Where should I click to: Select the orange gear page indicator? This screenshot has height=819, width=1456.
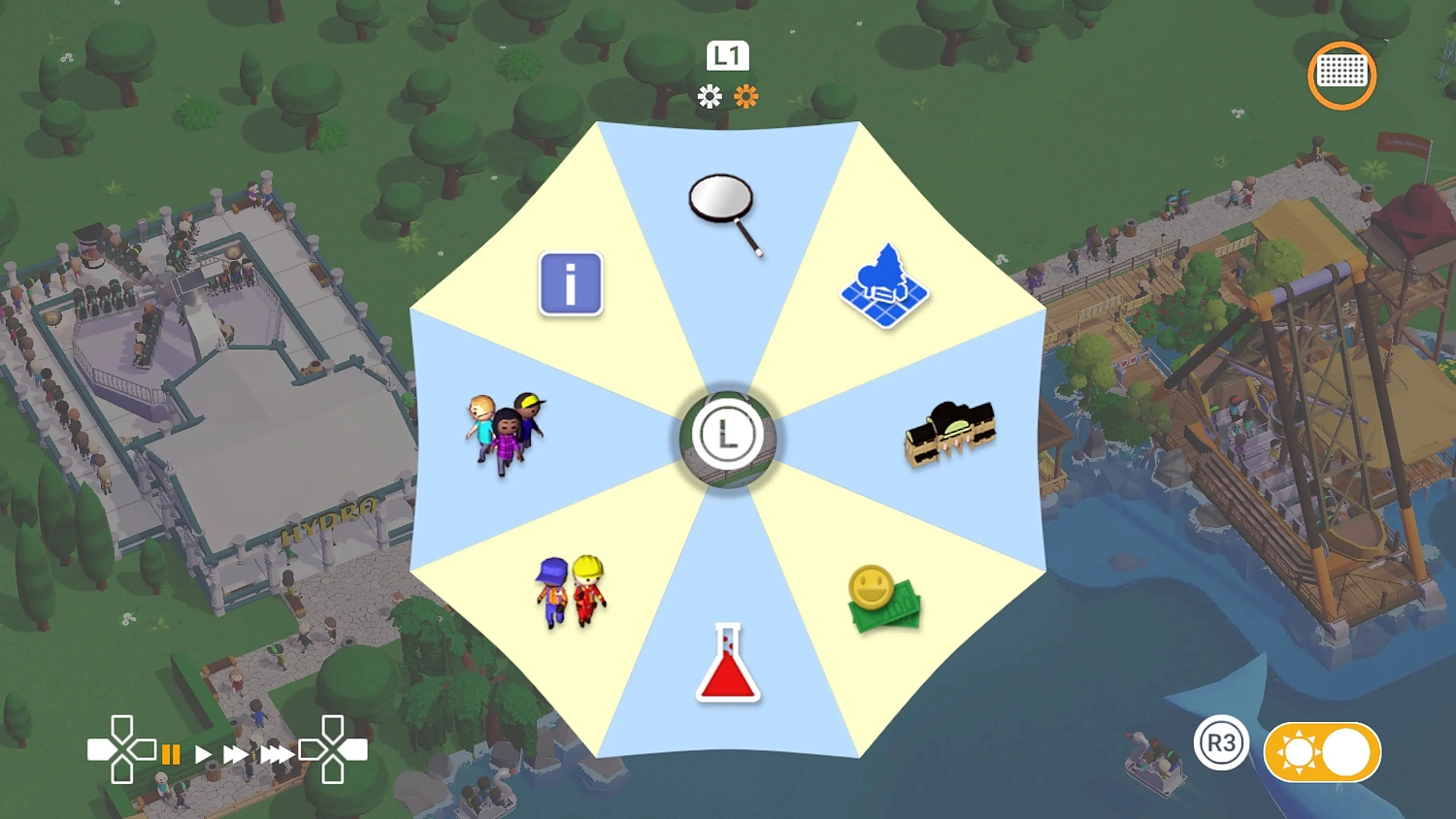(745, 96)
